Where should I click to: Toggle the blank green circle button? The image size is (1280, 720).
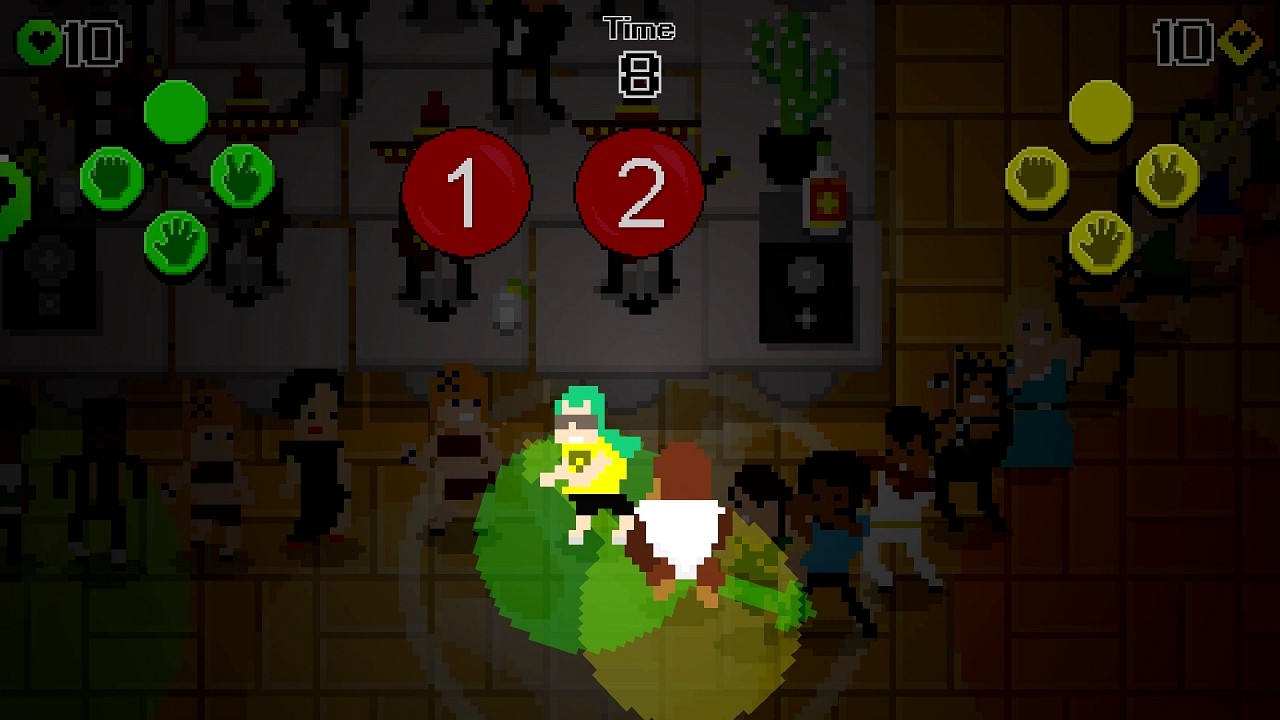tap(175, 110)
